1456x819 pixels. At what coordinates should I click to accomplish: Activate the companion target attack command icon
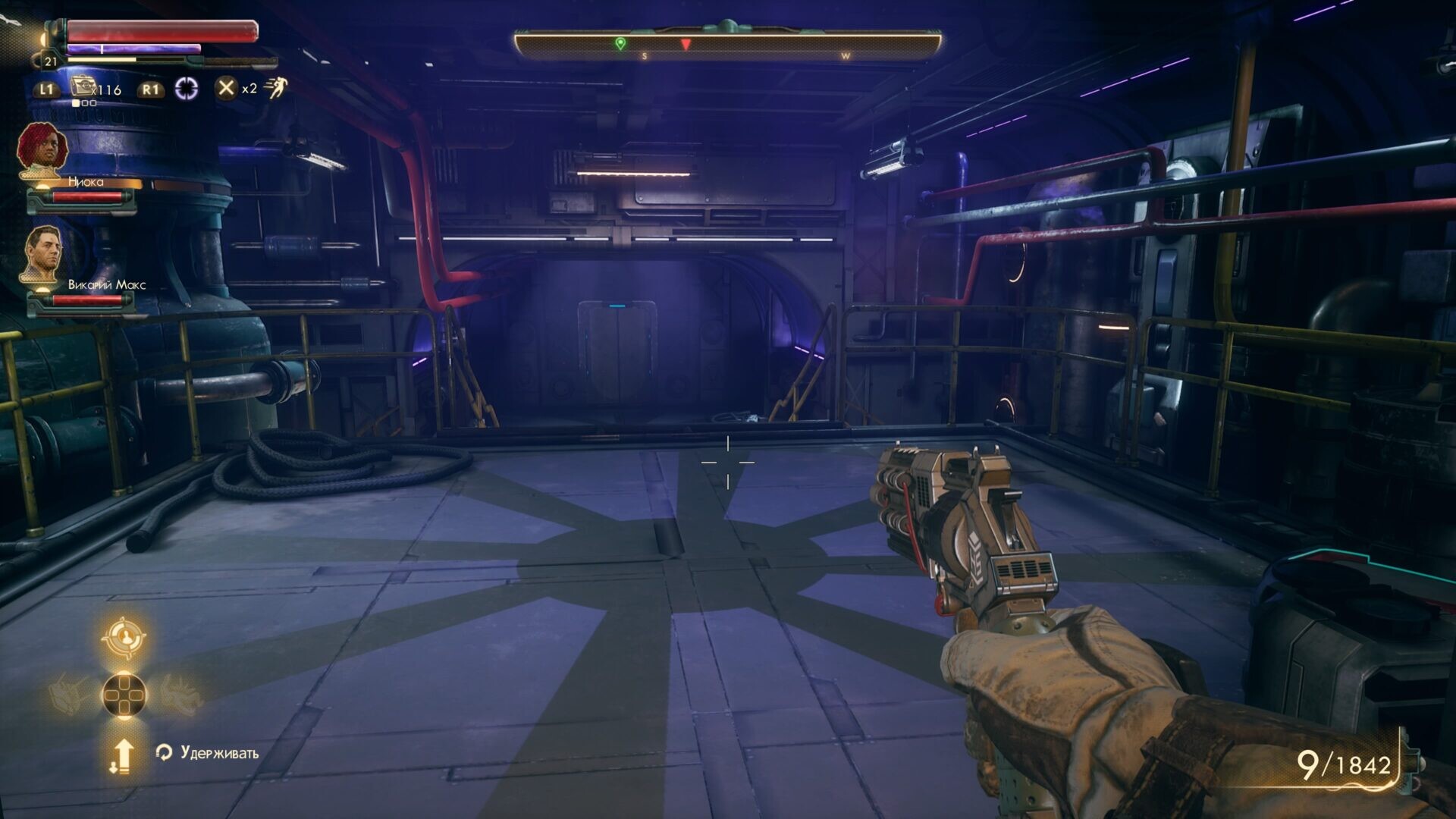coord(124,638)
